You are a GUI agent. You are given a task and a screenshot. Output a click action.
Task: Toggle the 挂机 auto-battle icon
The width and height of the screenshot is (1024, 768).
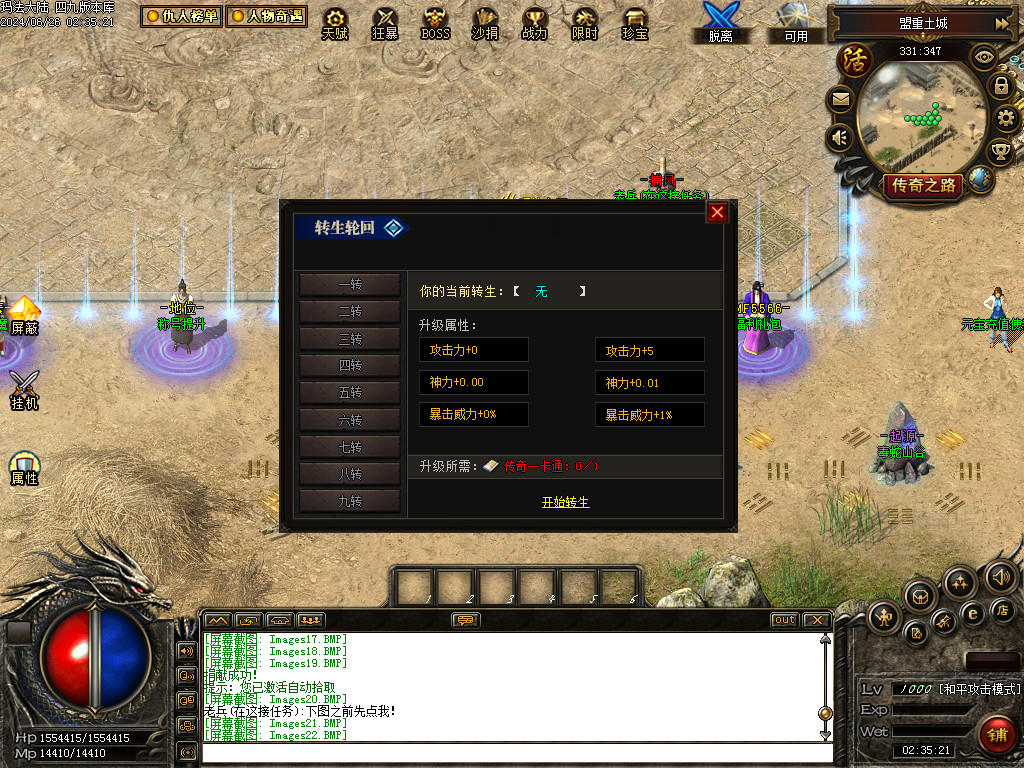click(24, 389)
